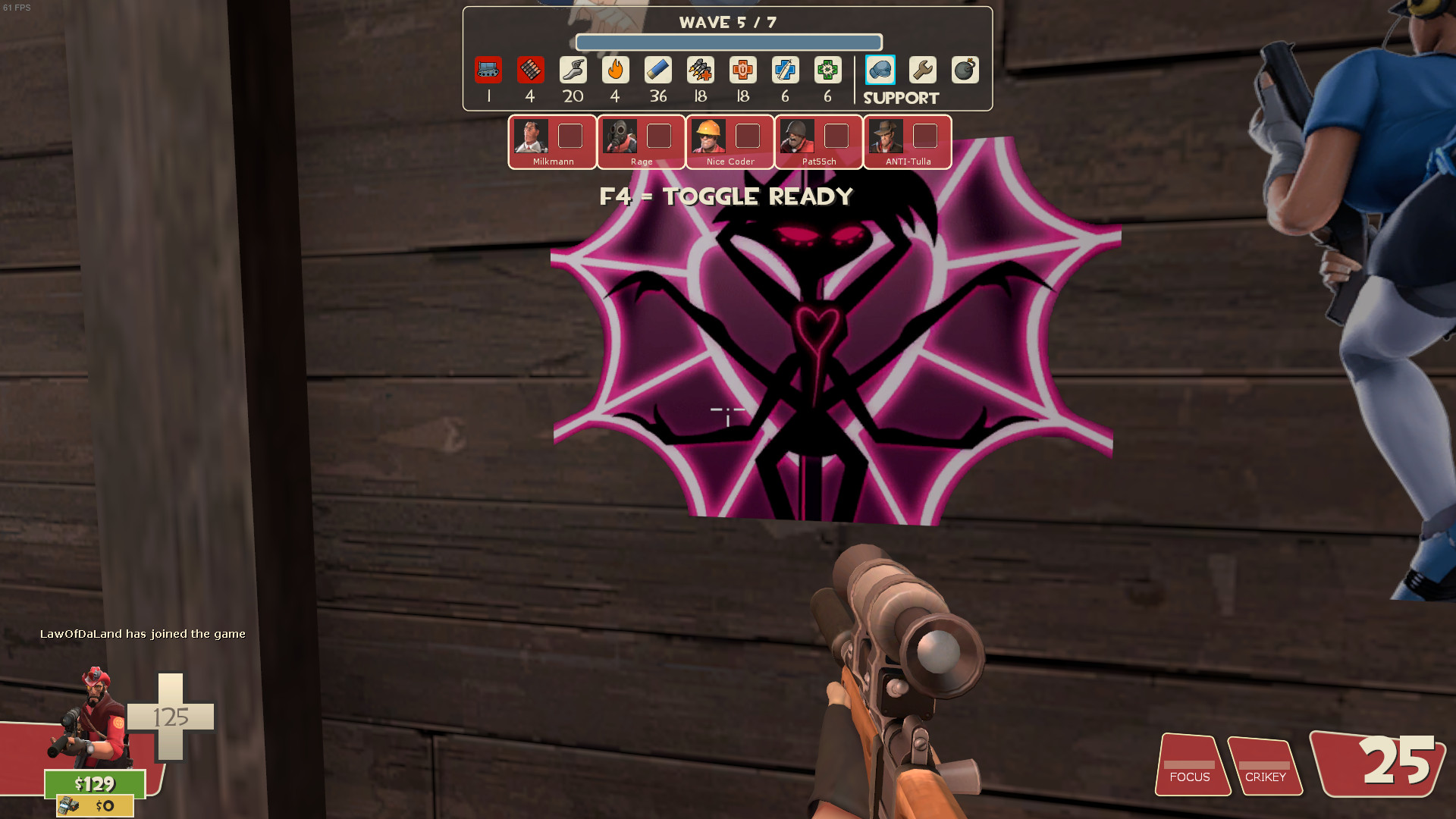The width and height of the screenshot is (1456, 819).
Task: Check the ready box next to Rage
Action: click(659, 136)
